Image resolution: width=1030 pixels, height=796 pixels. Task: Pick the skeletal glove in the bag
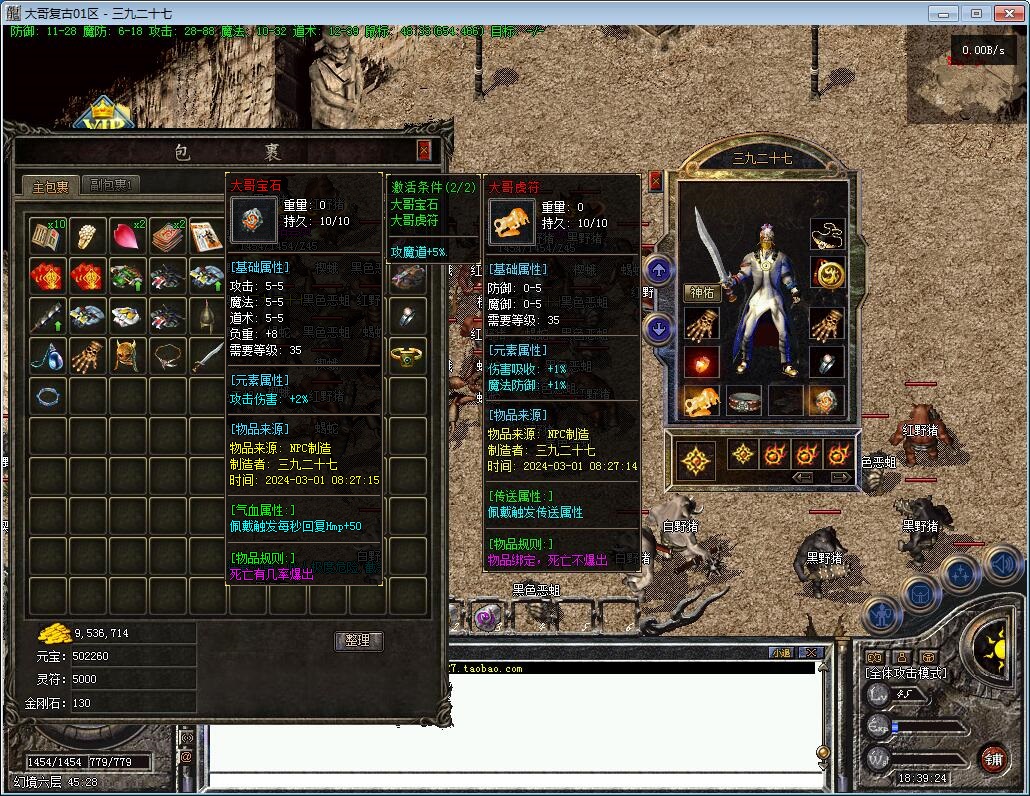point(88,355)
